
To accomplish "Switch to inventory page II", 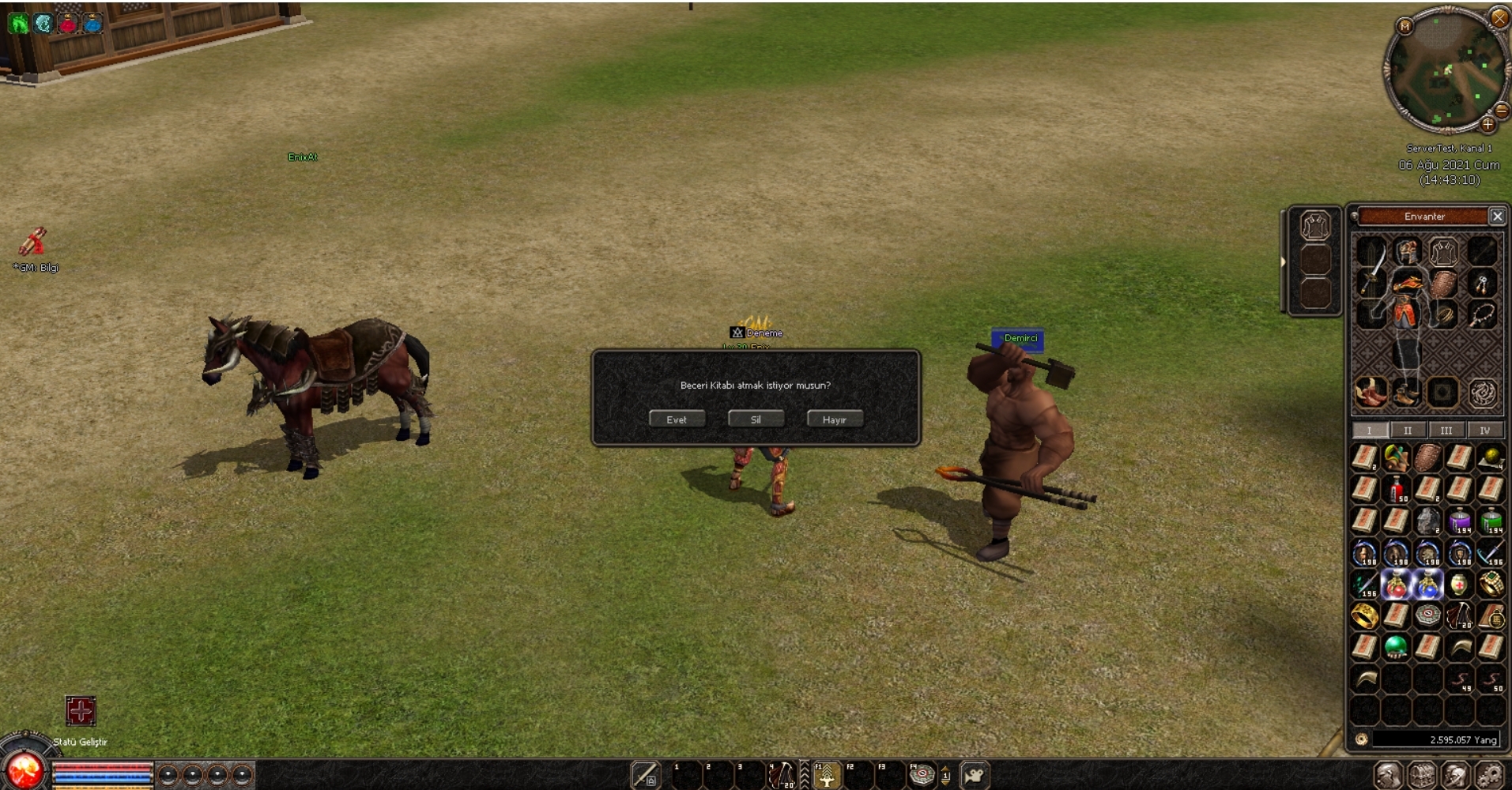I will 1408,431.
